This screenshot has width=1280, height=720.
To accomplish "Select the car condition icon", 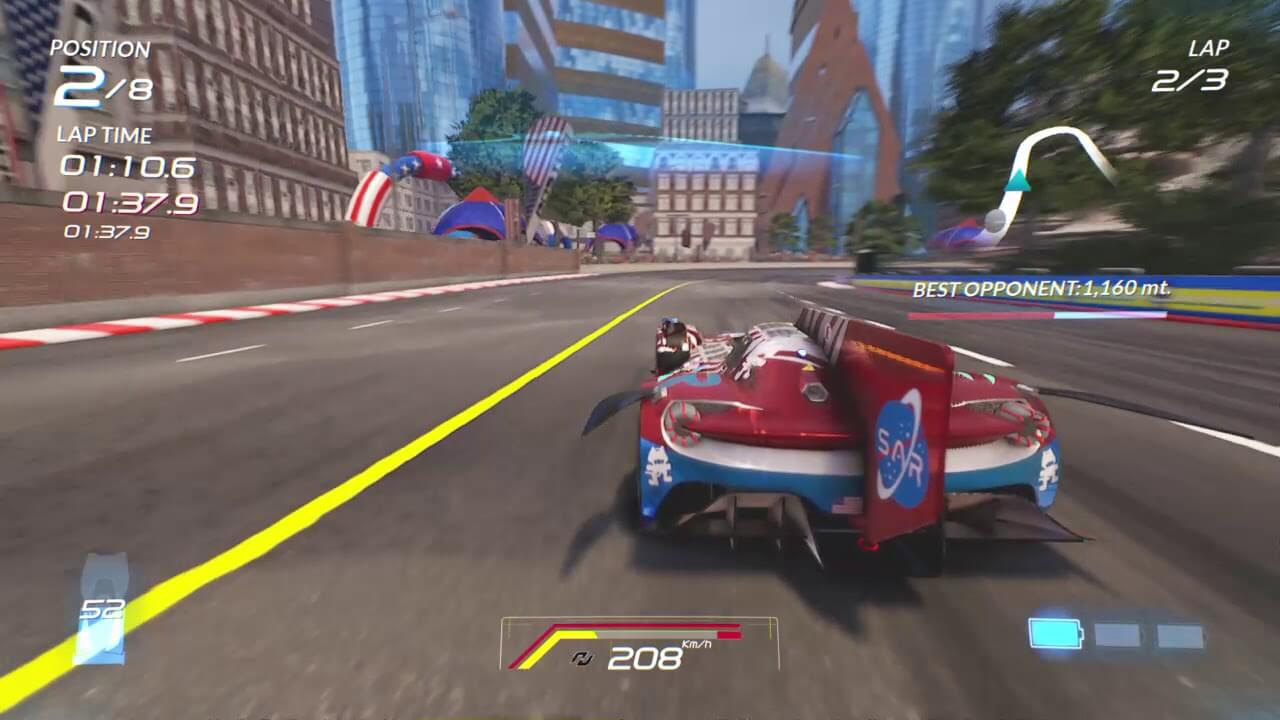I will (101, 609).
